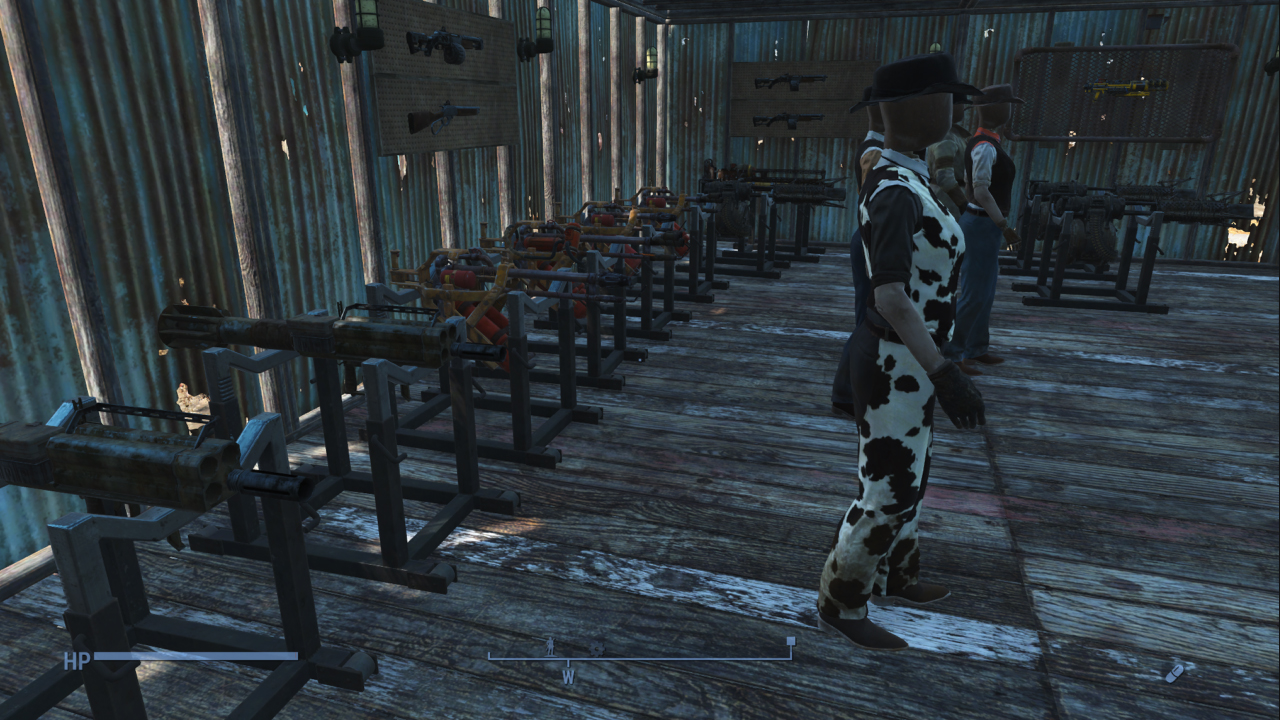Viewport: 1280px width, 720px height.
Task: Click the square marker at the compass end
Action: 791,641
